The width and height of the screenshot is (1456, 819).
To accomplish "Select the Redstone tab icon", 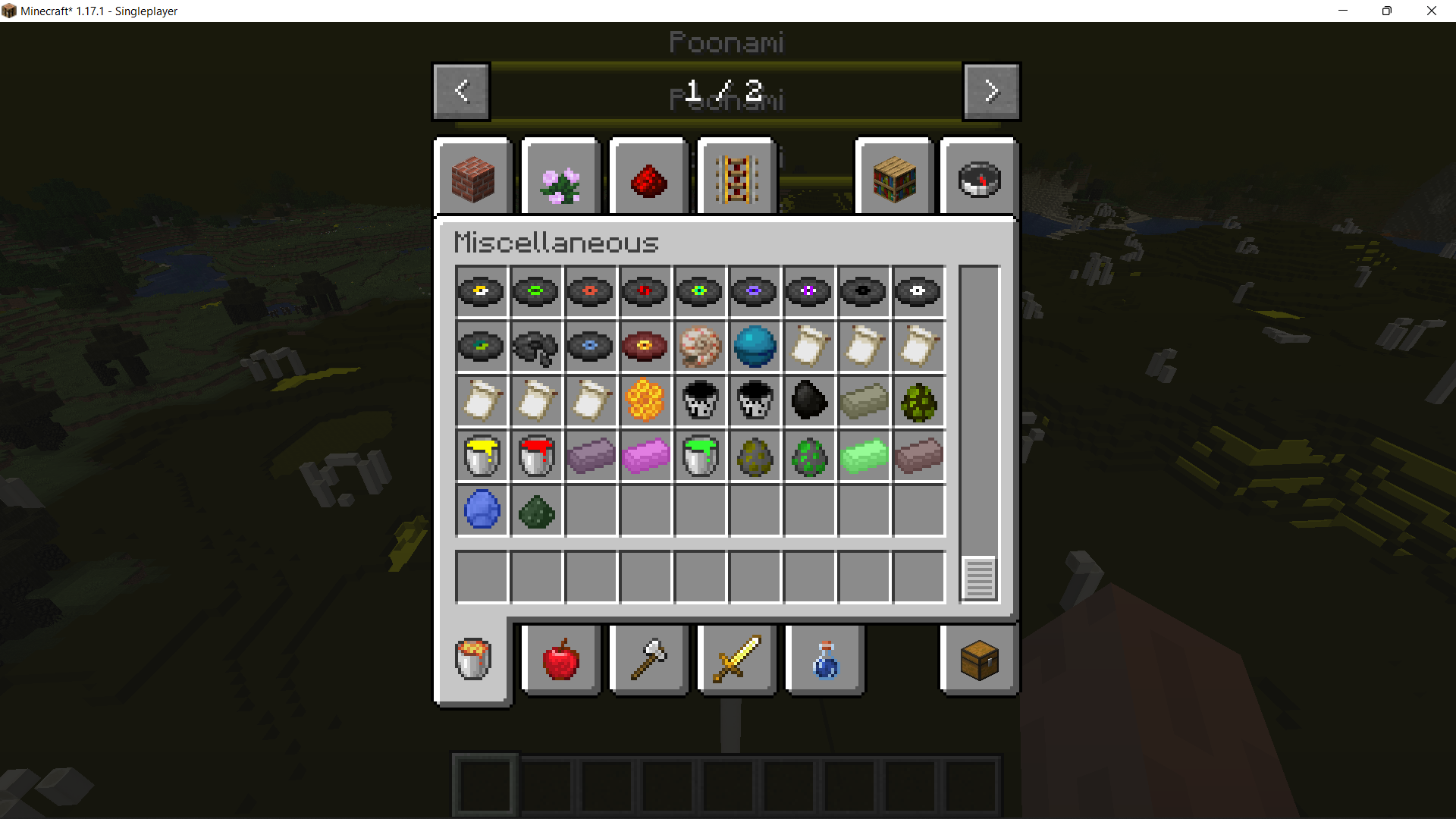I will coord(648,177).
